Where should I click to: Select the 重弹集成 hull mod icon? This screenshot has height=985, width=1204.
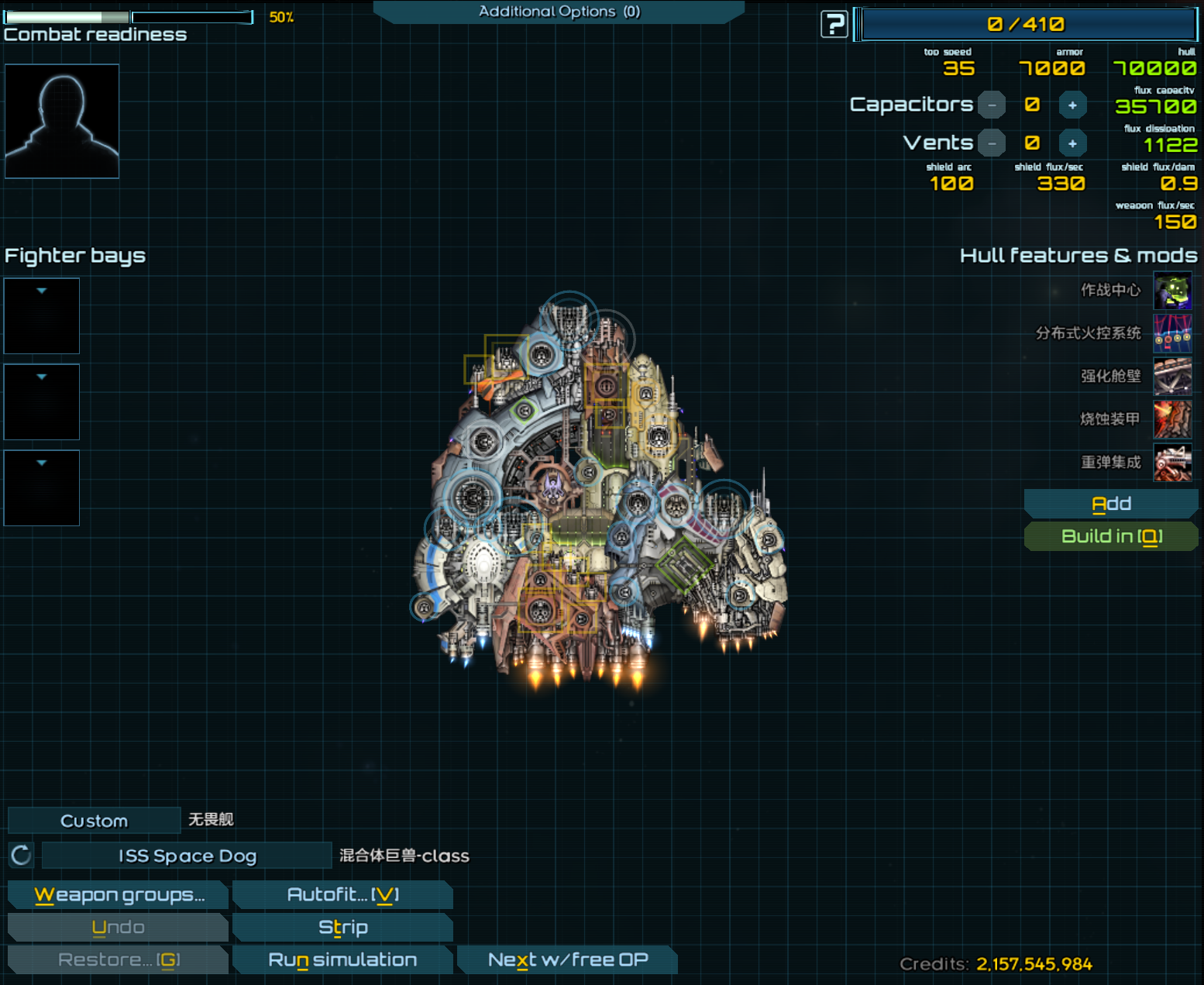pos(1172,463)
